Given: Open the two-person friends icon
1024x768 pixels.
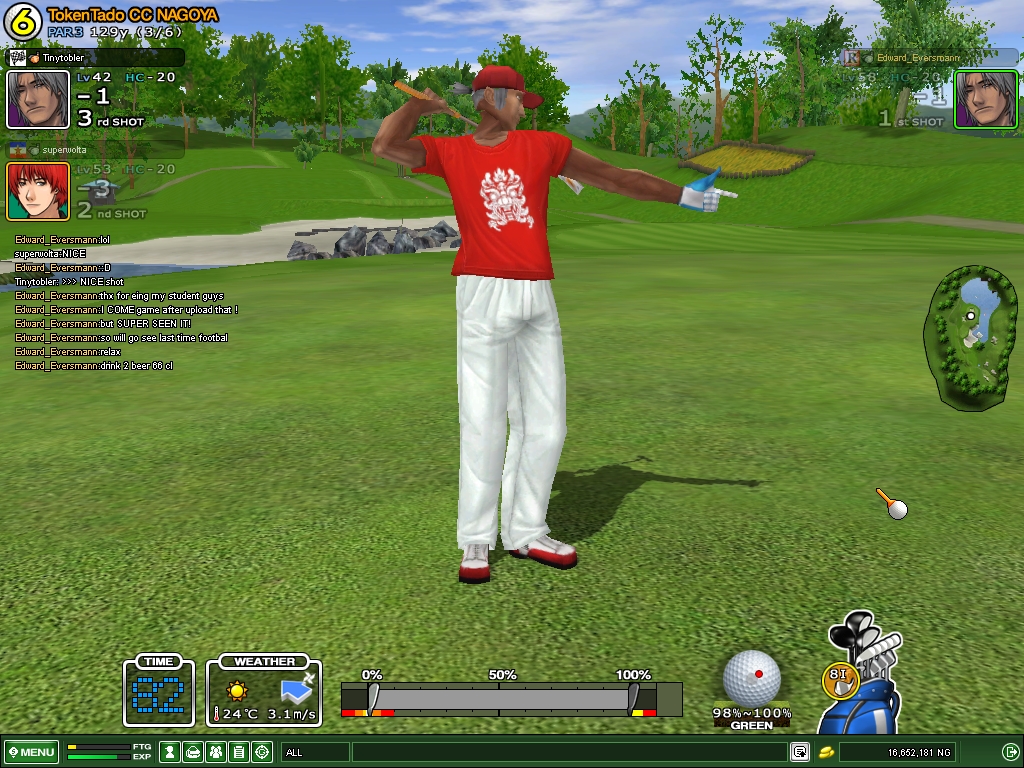Looking at the screenshot, I should 216,752.
